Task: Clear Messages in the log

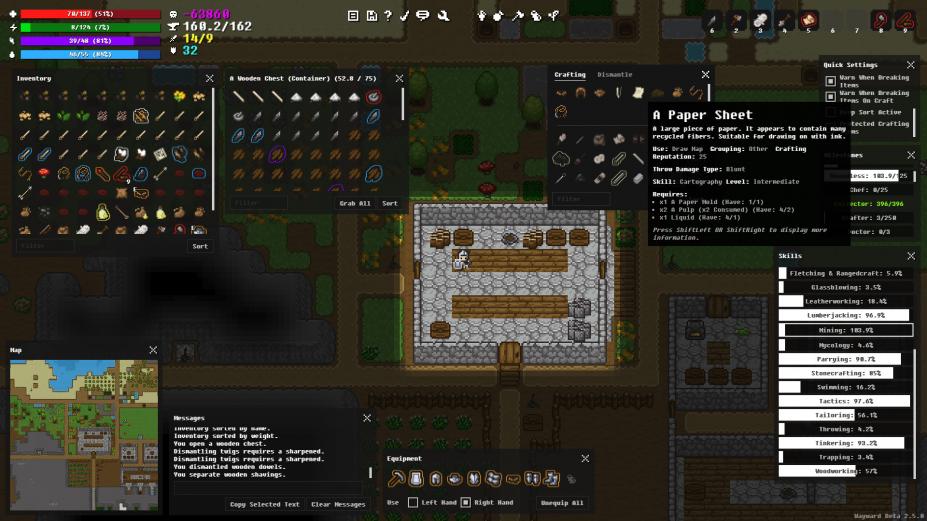Action: click(336, 504)
